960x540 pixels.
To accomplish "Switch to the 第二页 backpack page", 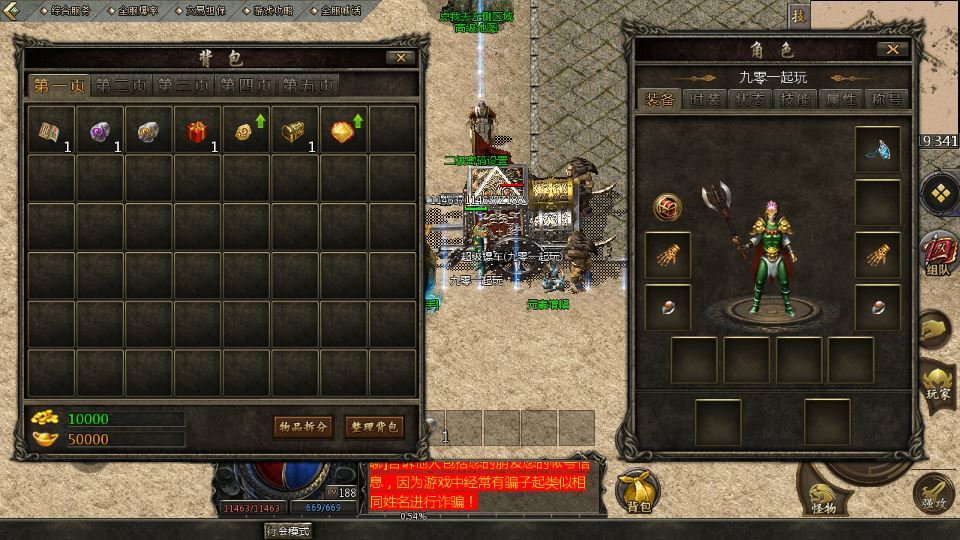I will (123, 86).
